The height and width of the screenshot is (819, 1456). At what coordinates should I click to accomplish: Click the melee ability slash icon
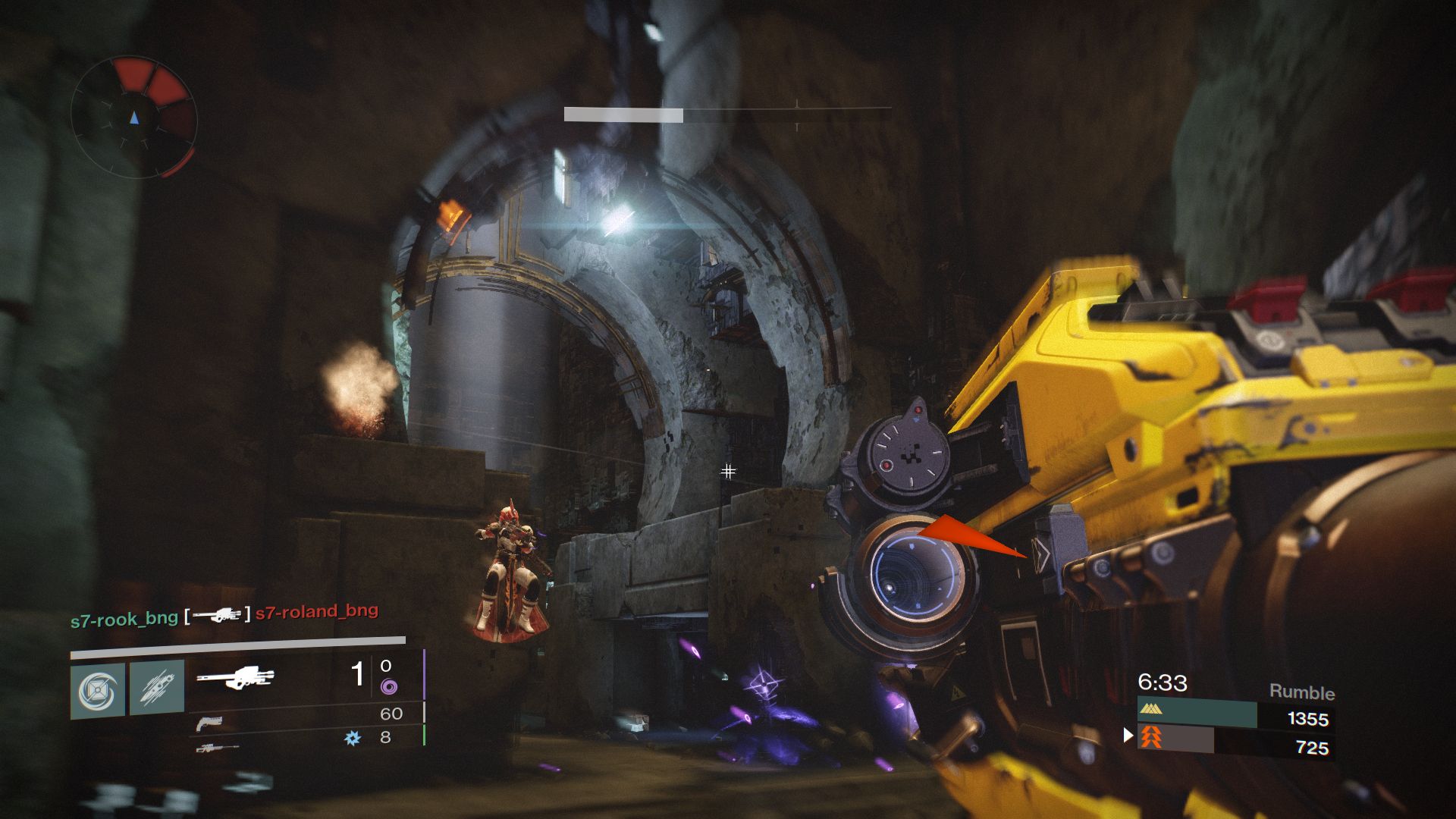point(156,687)
